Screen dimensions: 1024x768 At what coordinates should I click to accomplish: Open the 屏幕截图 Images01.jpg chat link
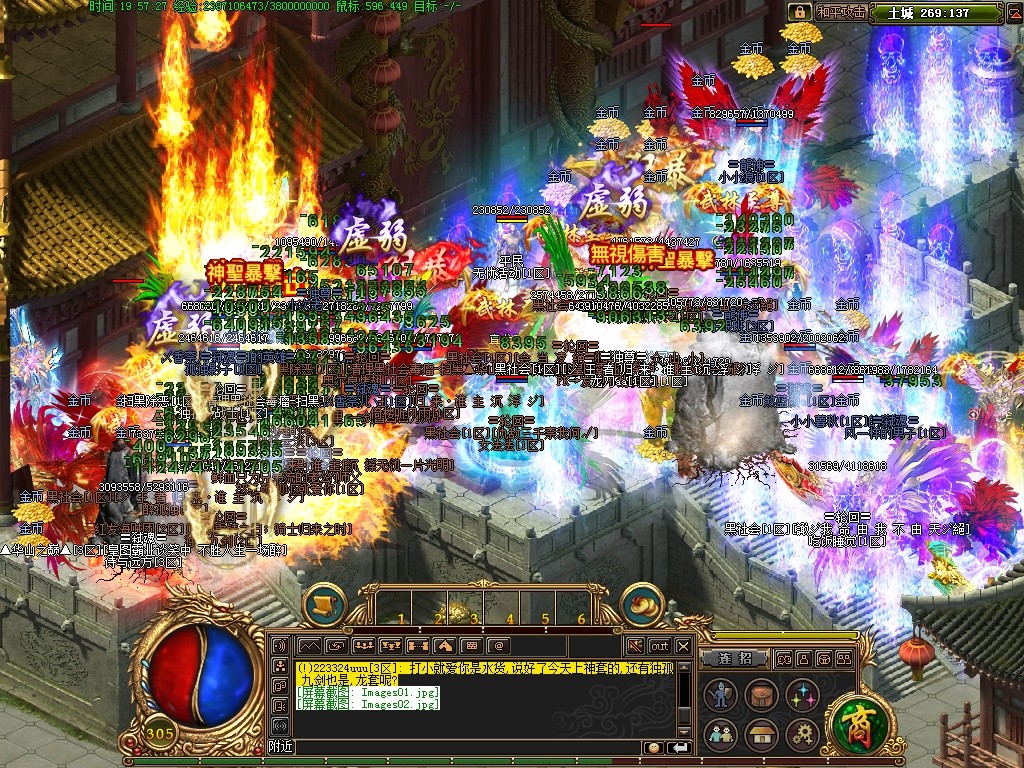tap(370, 692)
